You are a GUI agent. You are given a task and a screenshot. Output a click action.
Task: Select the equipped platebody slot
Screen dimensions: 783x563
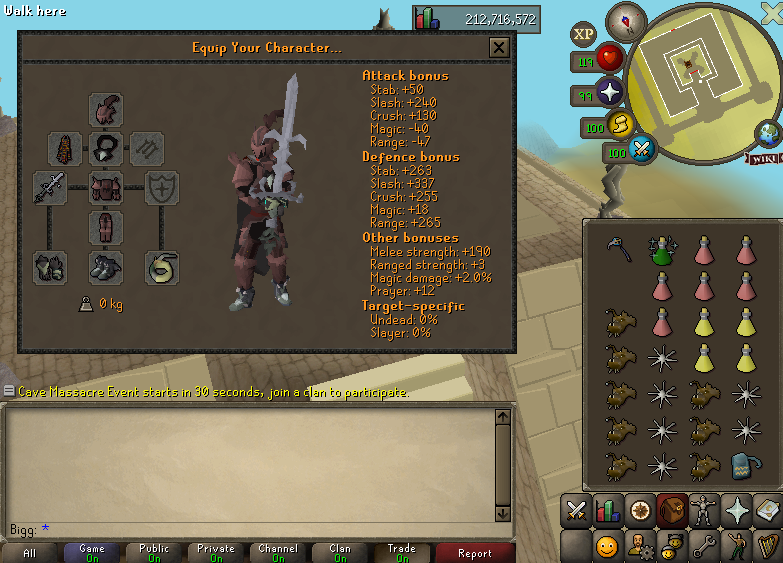[105, 187]
